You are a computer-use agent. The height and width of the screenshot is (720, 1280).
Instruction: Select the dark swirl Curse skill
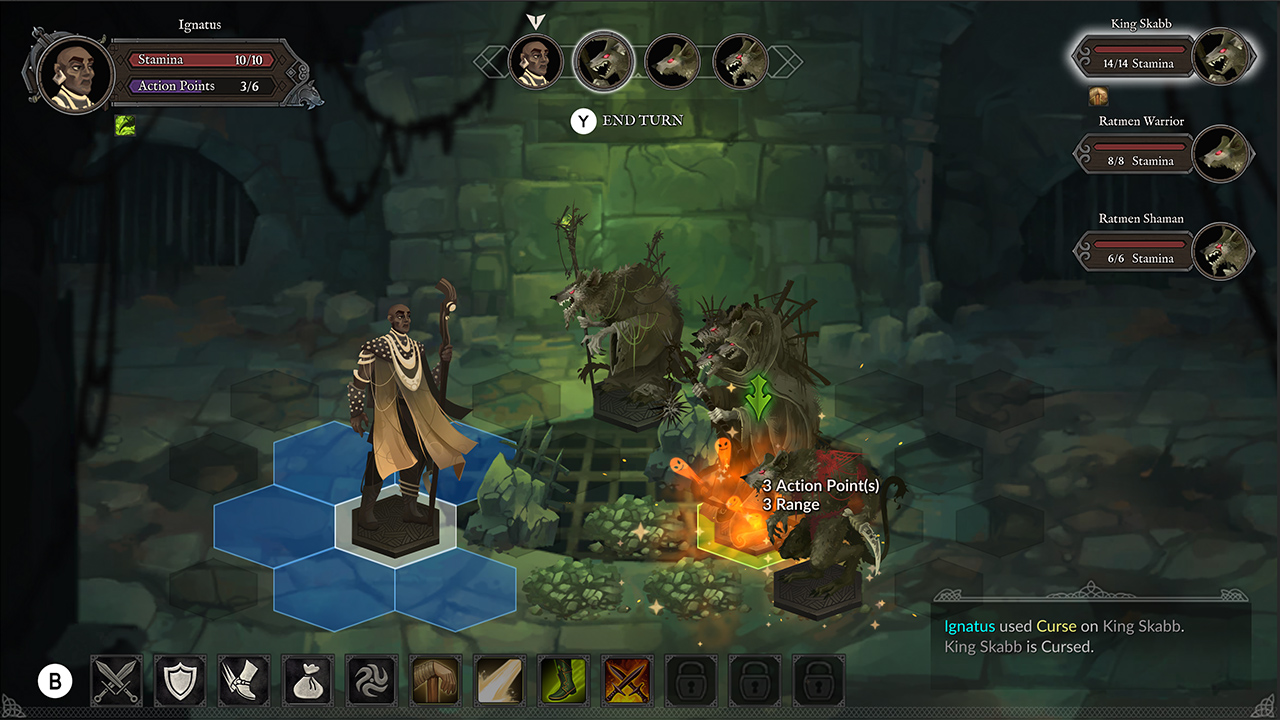(371, 679)
